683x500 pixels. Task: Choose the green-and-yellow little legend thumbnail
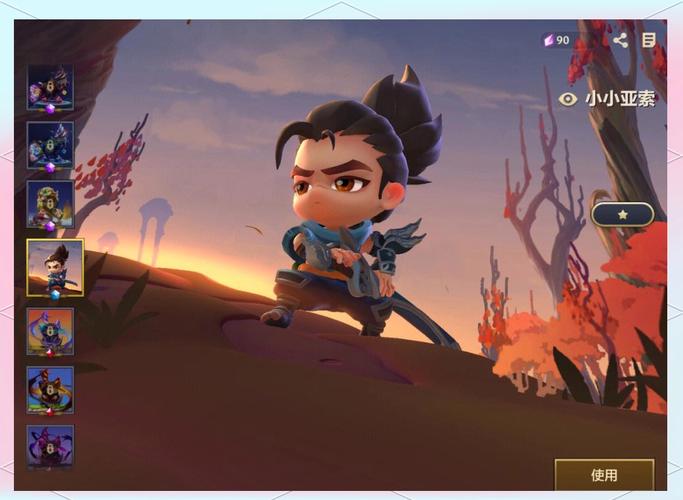(50, 205)
